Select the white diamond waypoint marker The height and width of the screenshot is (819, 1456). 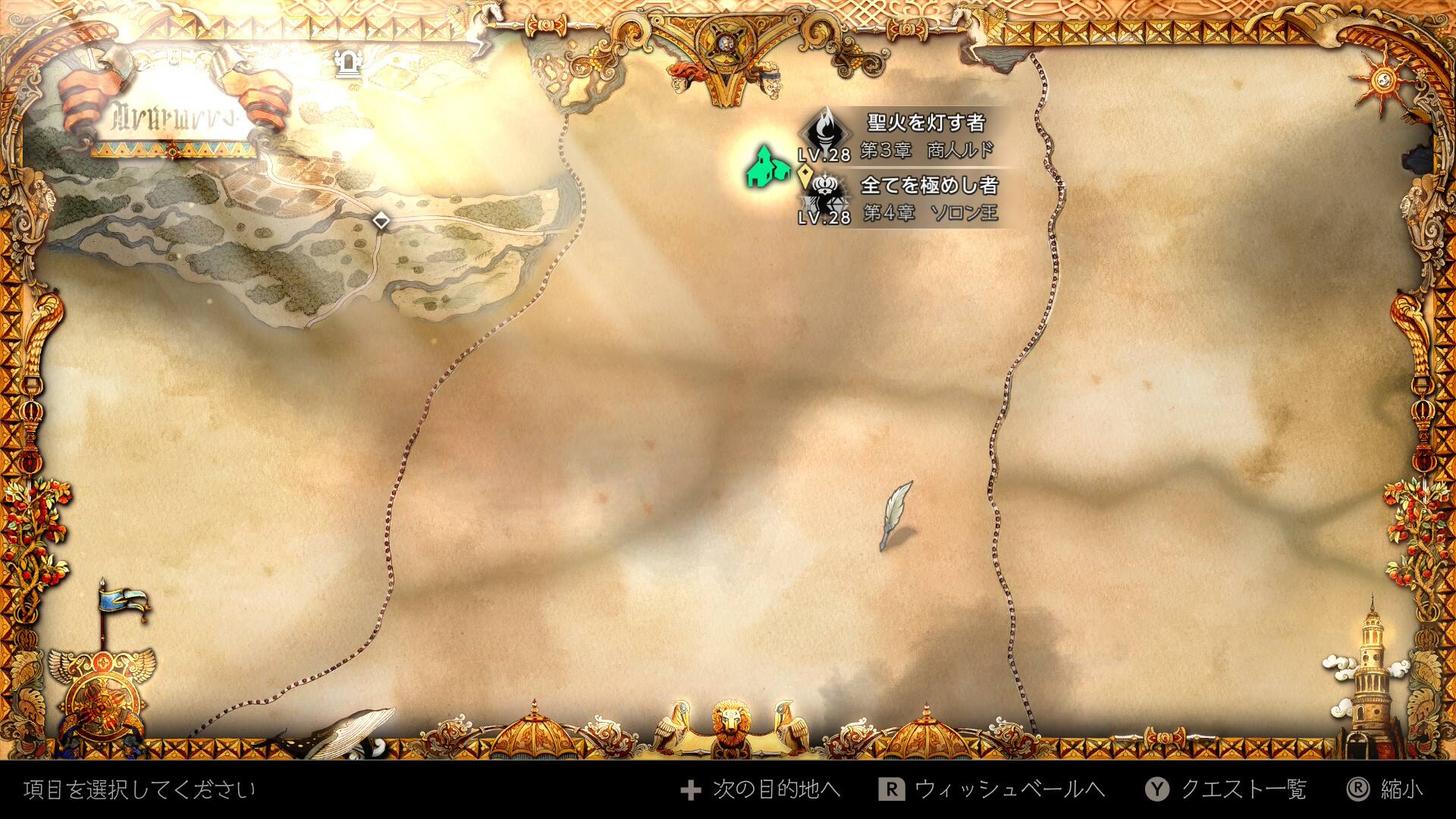[x=381, y=221]
